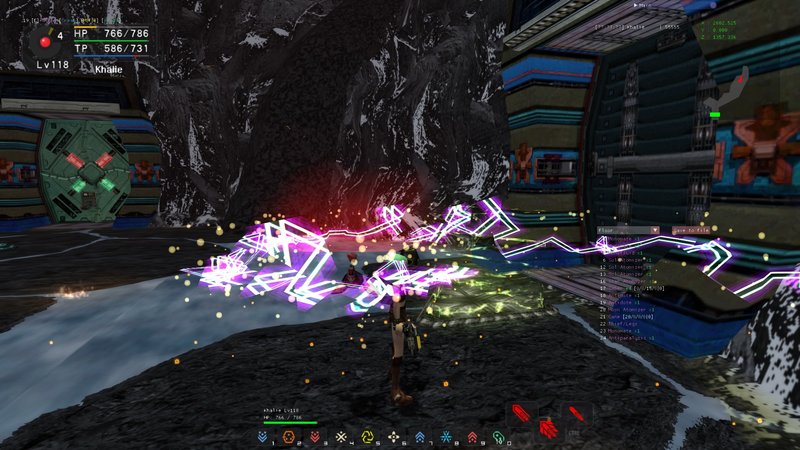
Task: Activate the red down-chevron technique in slot 3
Action: click(x=315, y=437)
